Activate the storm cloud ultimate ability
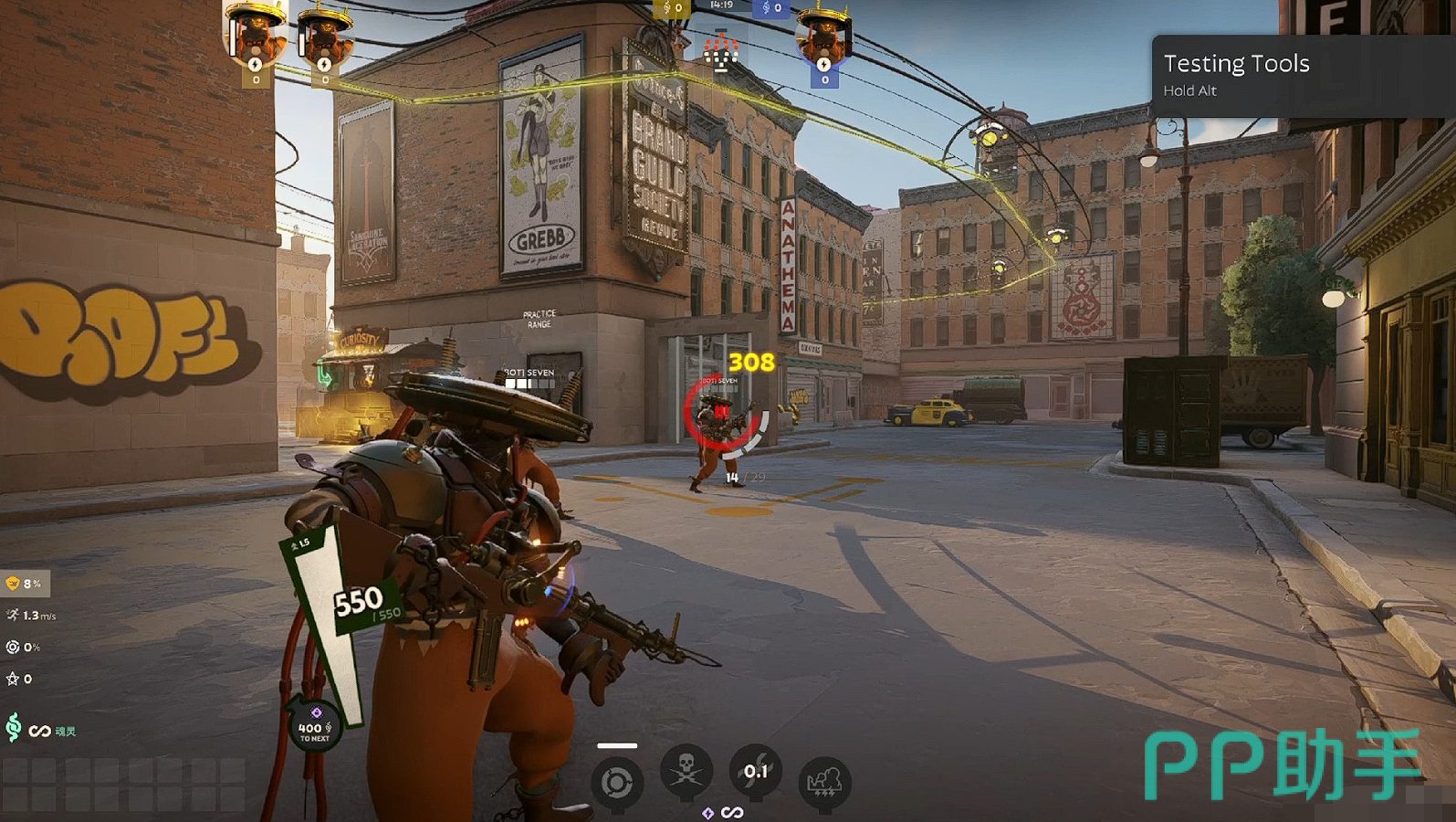 click(824, 783)
